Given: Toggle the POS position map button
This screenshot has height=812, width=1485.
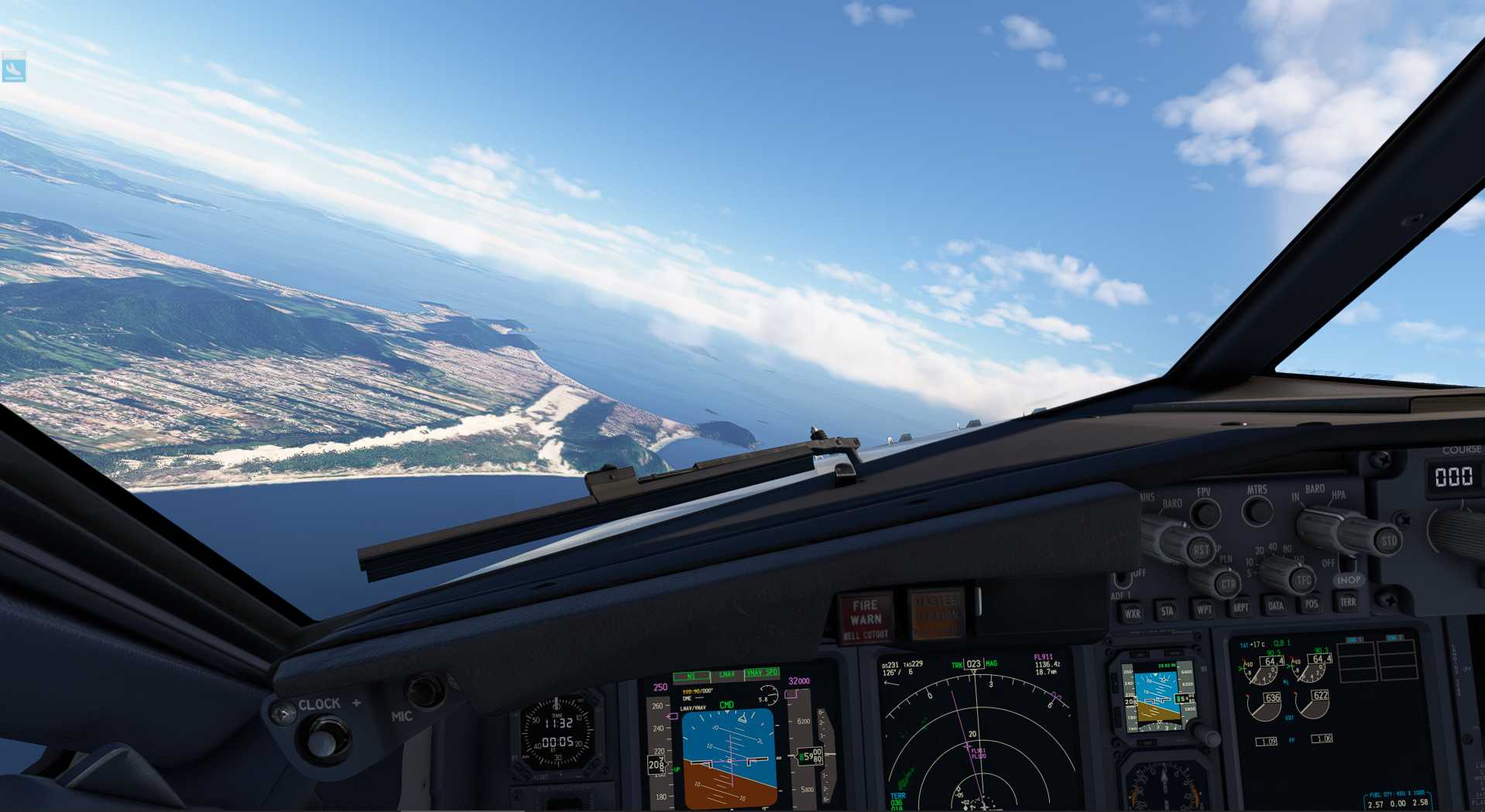Looking at the screenshot, I should 1312,604.
